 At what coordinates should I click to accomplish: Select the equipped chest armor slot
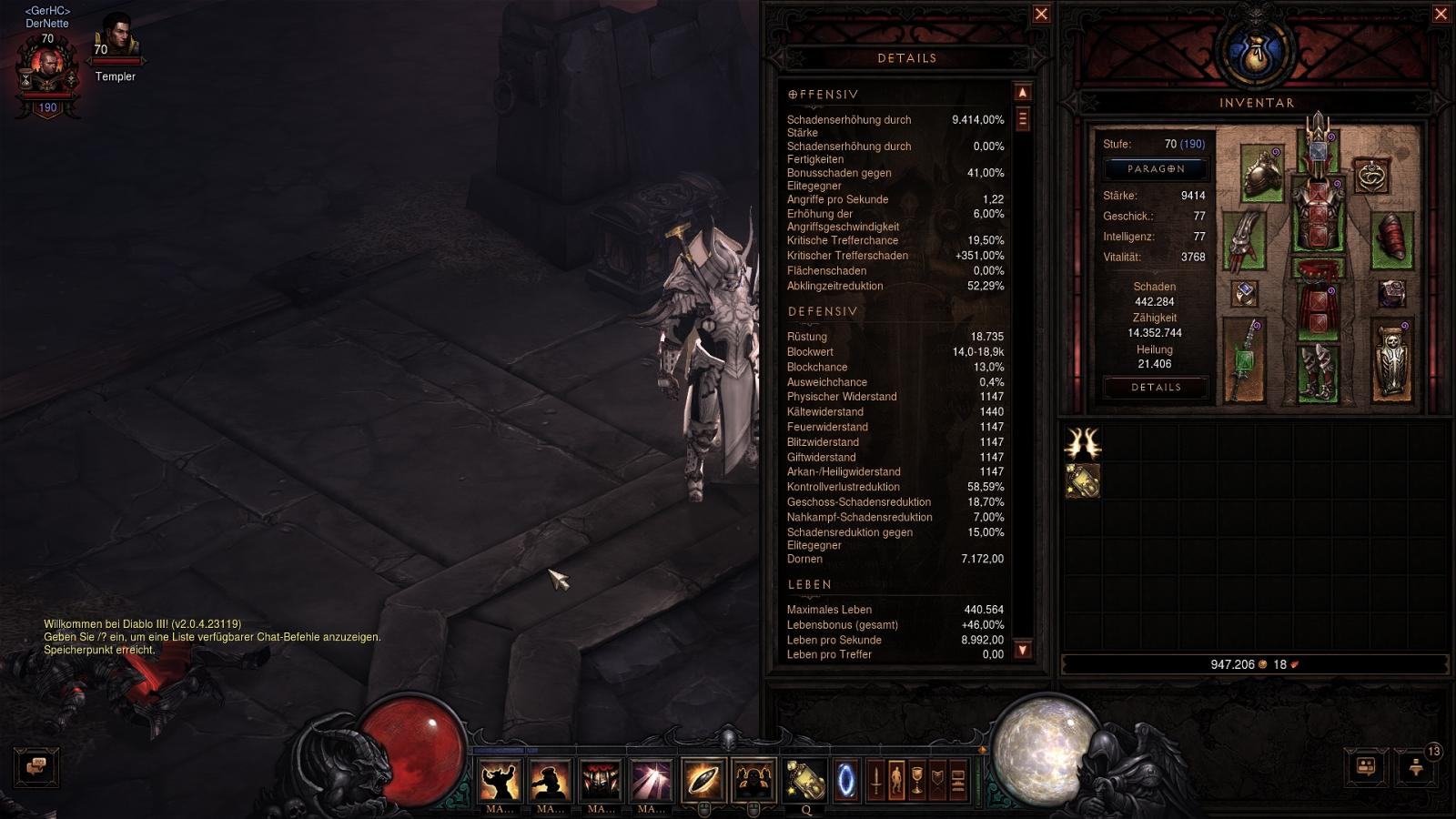tap(1317, 214)
